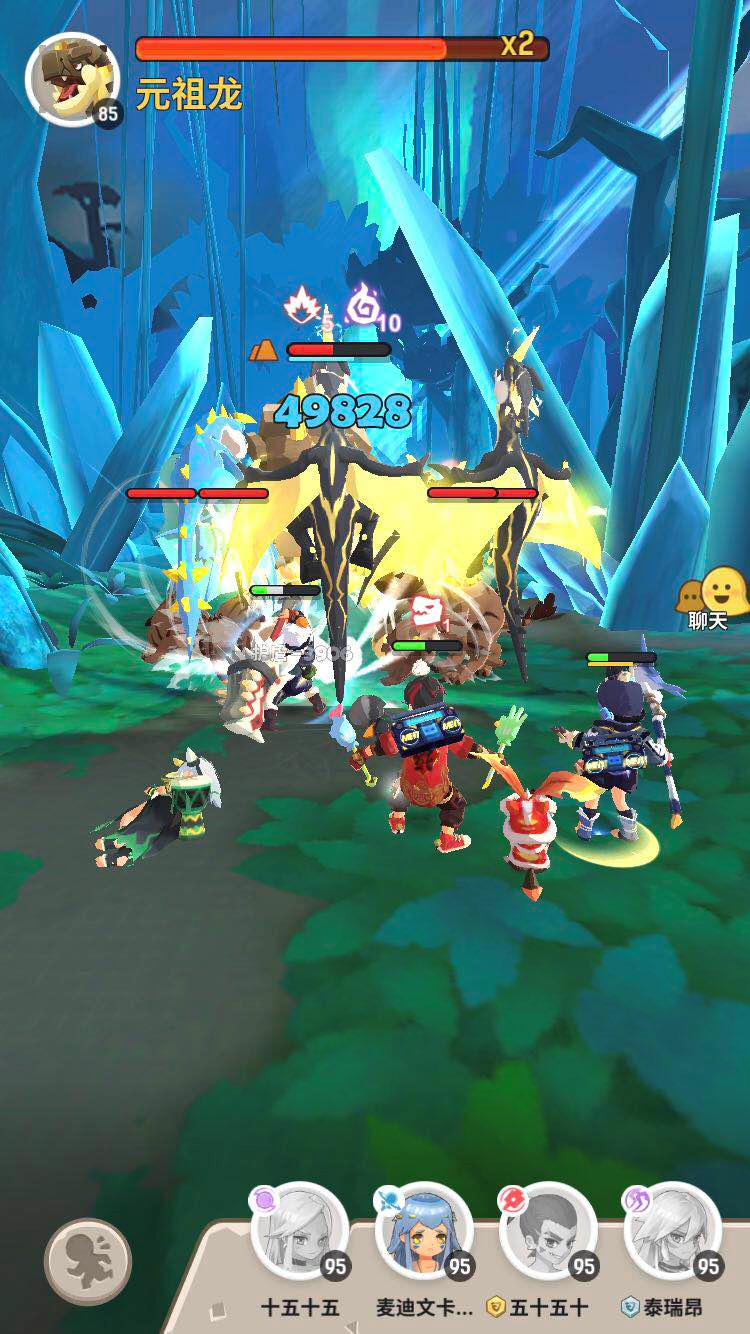Screen dimensions: 750x1334
Task: Open the 聊天 chat bubble
Action: tap(712, 598)
